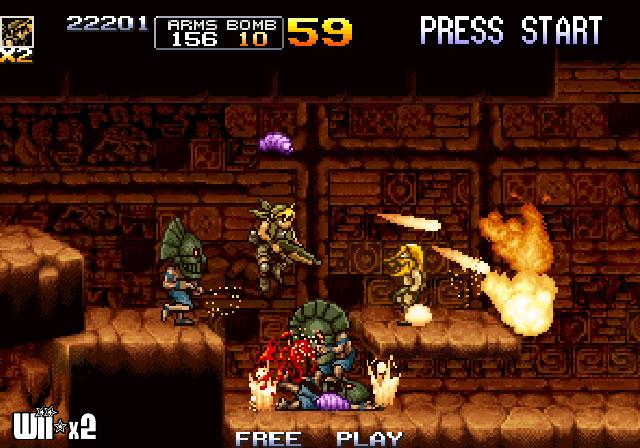Click the player one character portrait
This screenshot has height=448, width=640.
(x=16, y=30)
